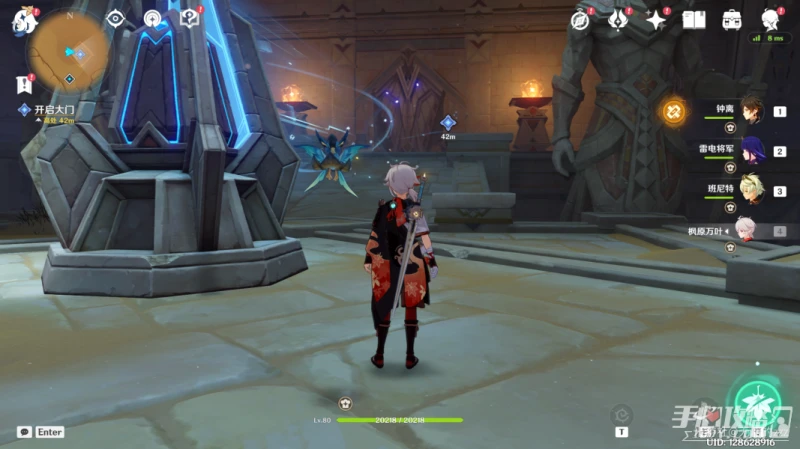Viewport: 800px width, 449px height.
Task: Open the chat box
Action: point(23,432)
